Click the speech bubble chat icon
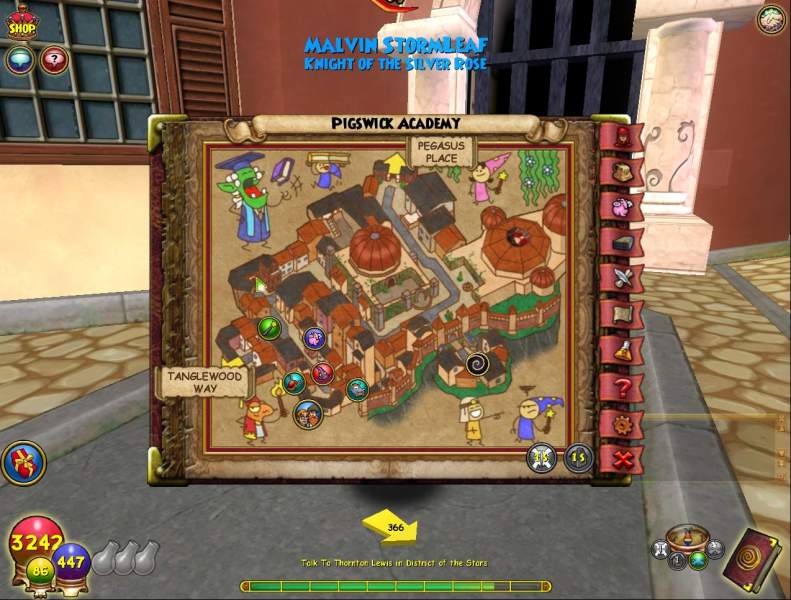 pyautogui.click(x=21, y=60)
